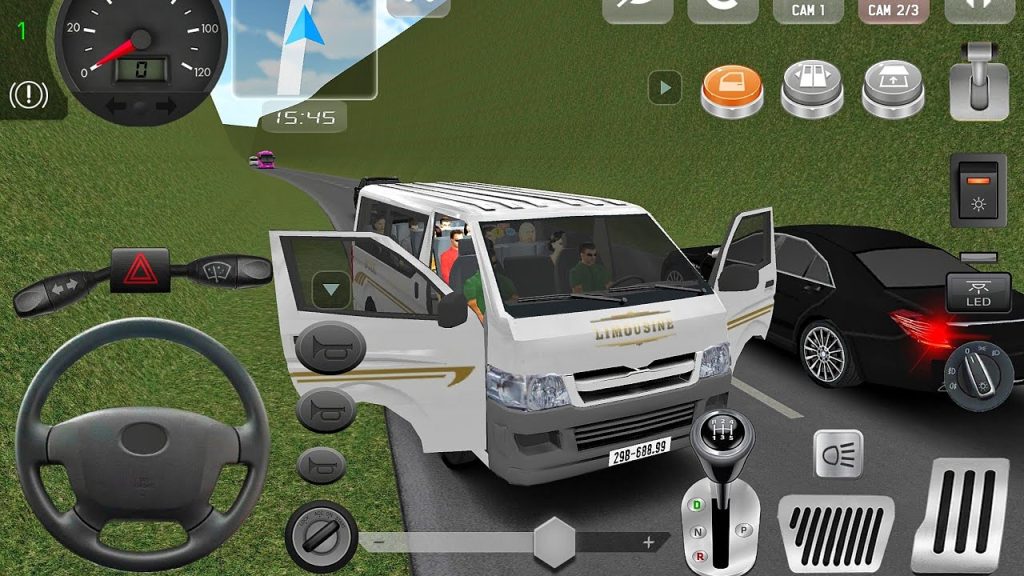Open the navigation minimap
1024x576 pixels.
[304, 48]
